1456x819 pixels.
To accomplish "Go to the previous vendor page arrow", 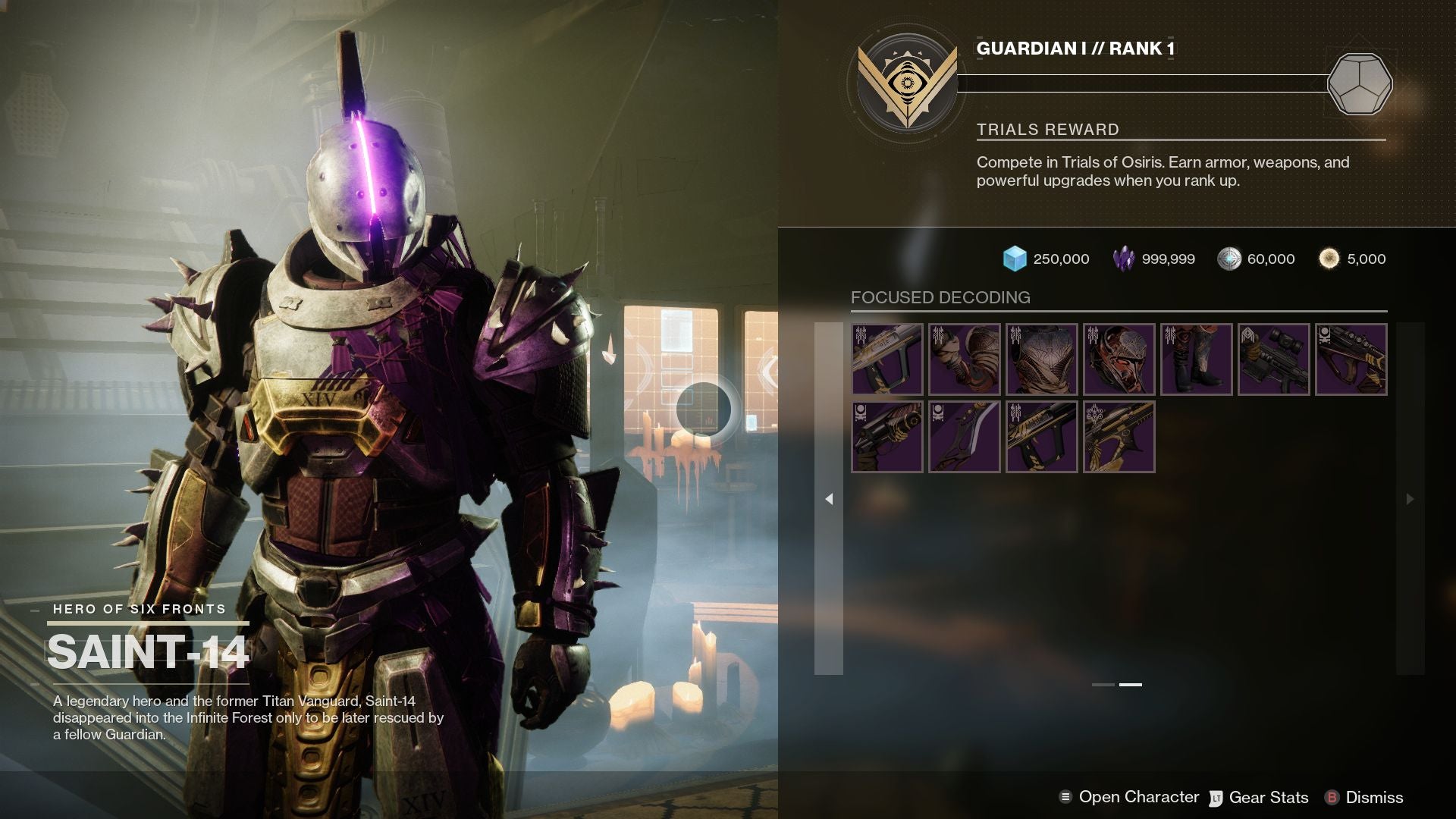I will tap(829, 499).
